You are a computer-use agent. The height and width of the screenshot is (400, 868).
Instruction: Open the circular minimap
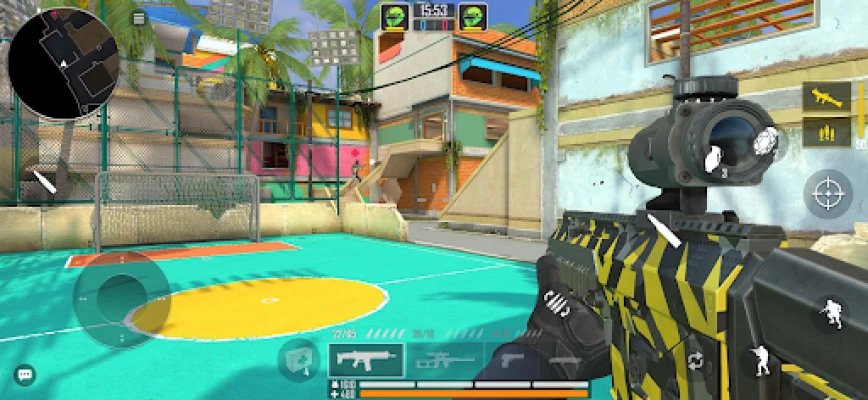click(x=63, y=62)
